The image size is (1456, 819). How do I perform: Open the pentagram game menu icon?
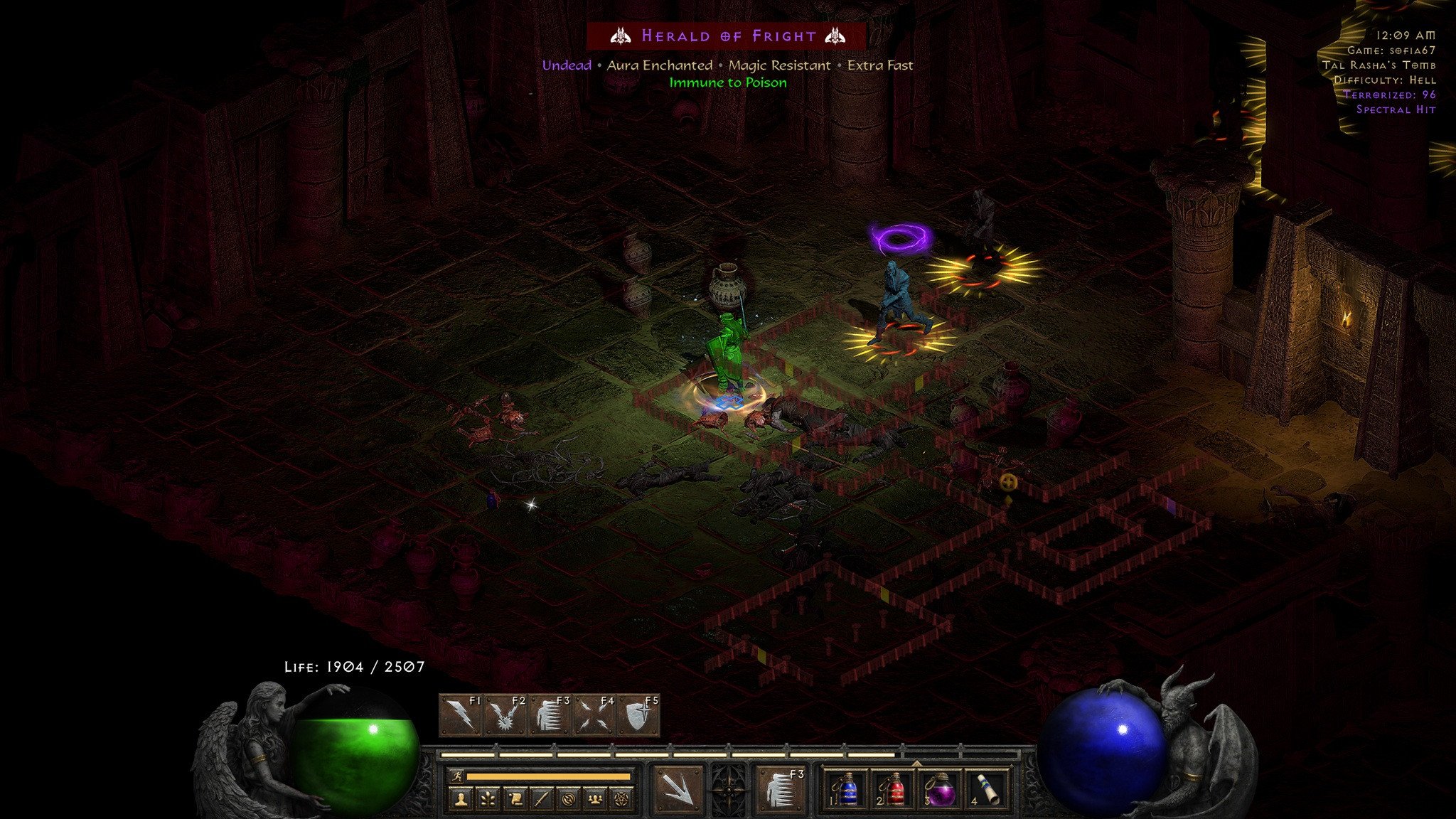coord(623,800)
